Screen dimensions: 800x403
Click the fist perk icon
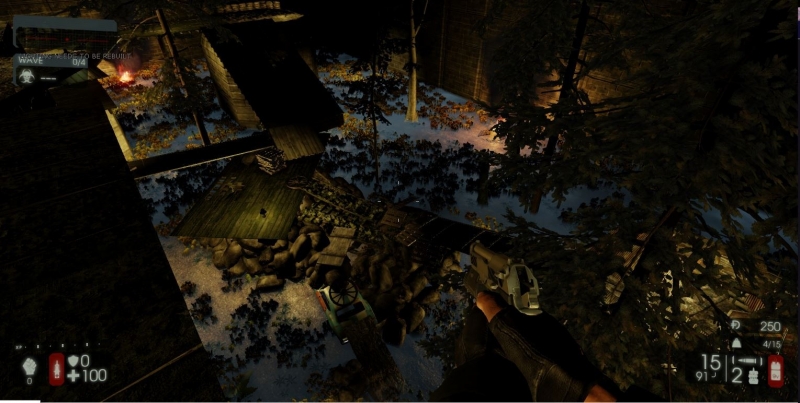coord(28,366)
